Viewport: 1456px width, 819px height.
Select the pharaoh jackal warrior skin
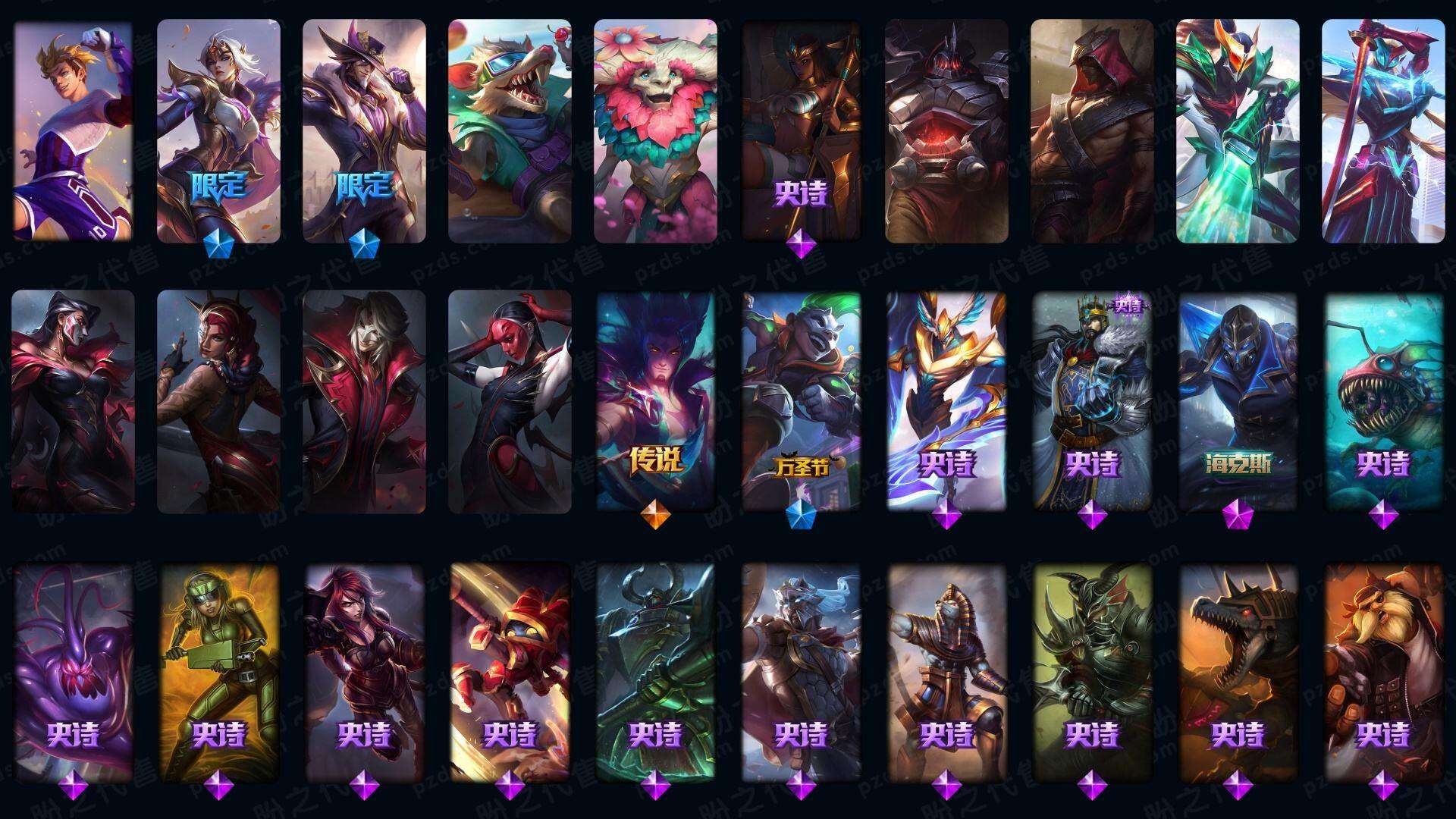click(x=946, y=672)
